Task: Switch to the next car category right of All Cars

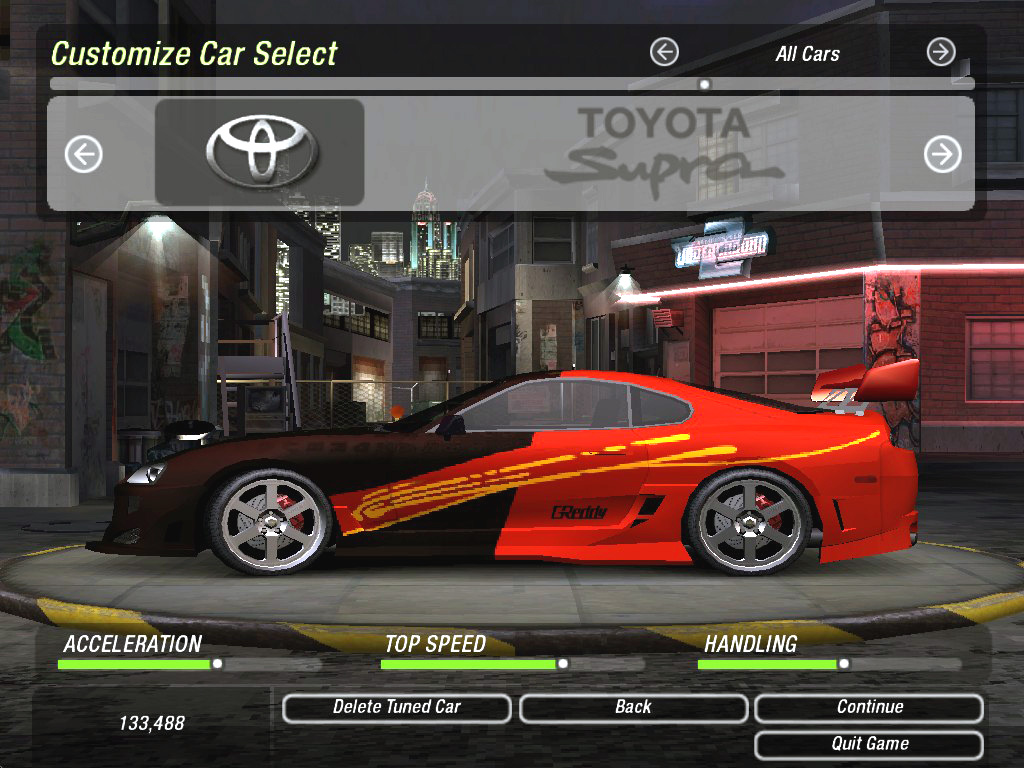Action: tap(940, 52)
